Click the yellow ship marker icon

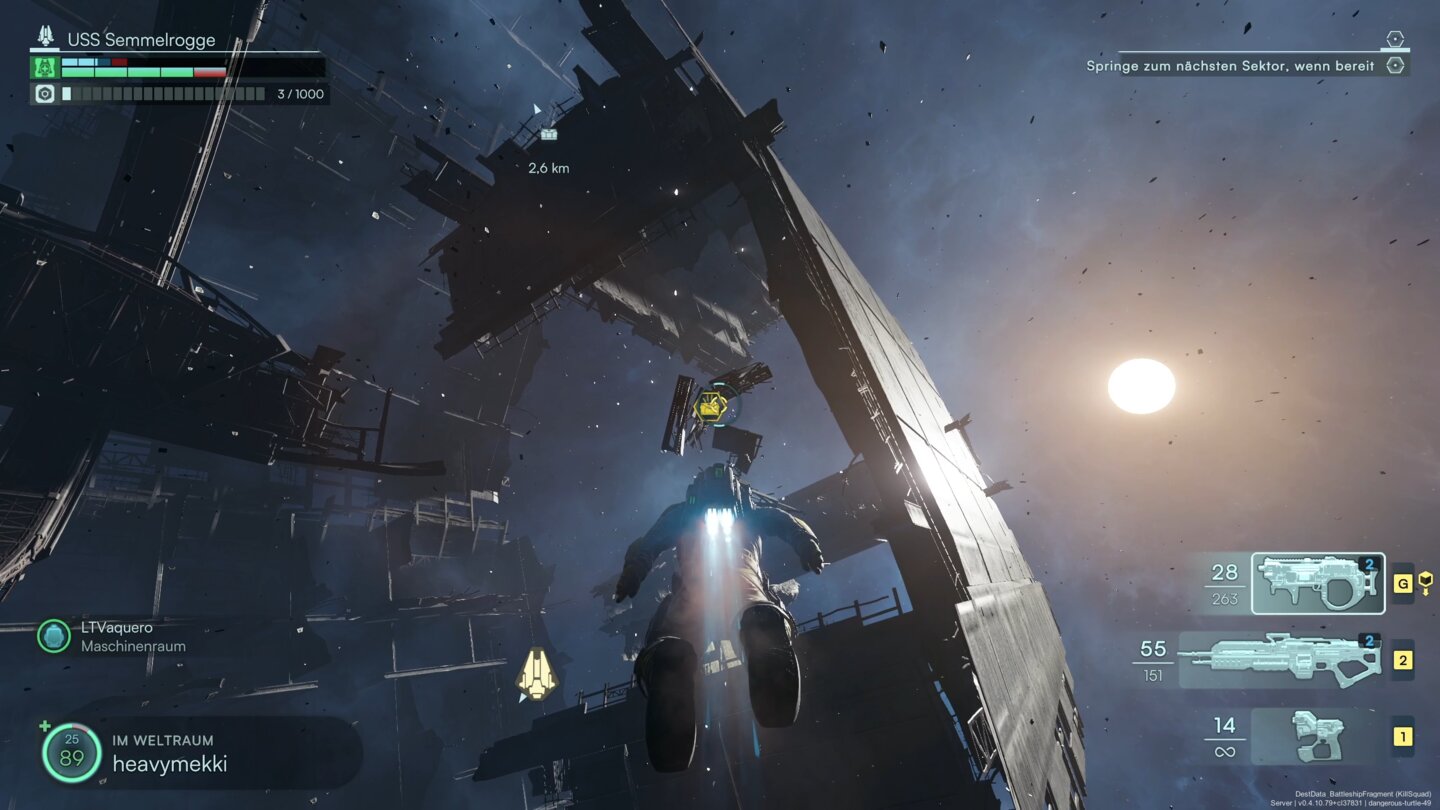536,673
